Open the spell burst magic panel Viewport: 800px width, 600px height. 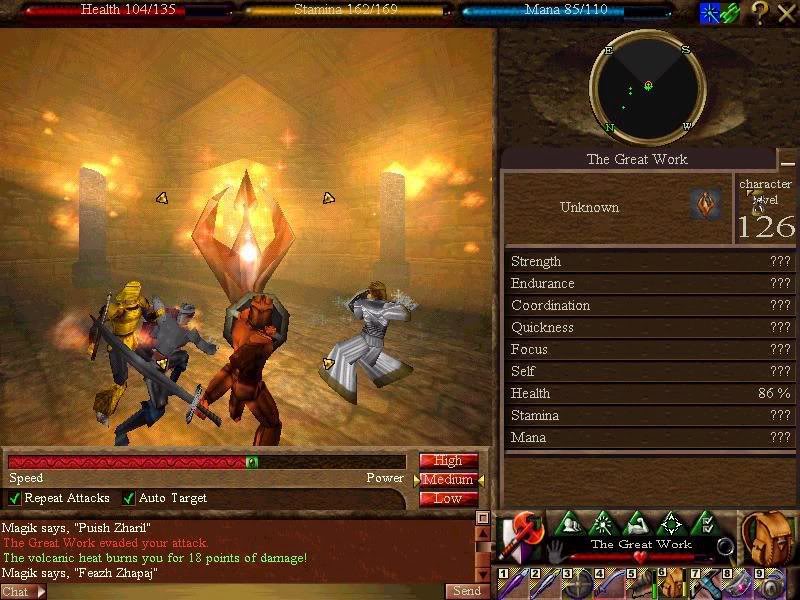tap(603, 524)
